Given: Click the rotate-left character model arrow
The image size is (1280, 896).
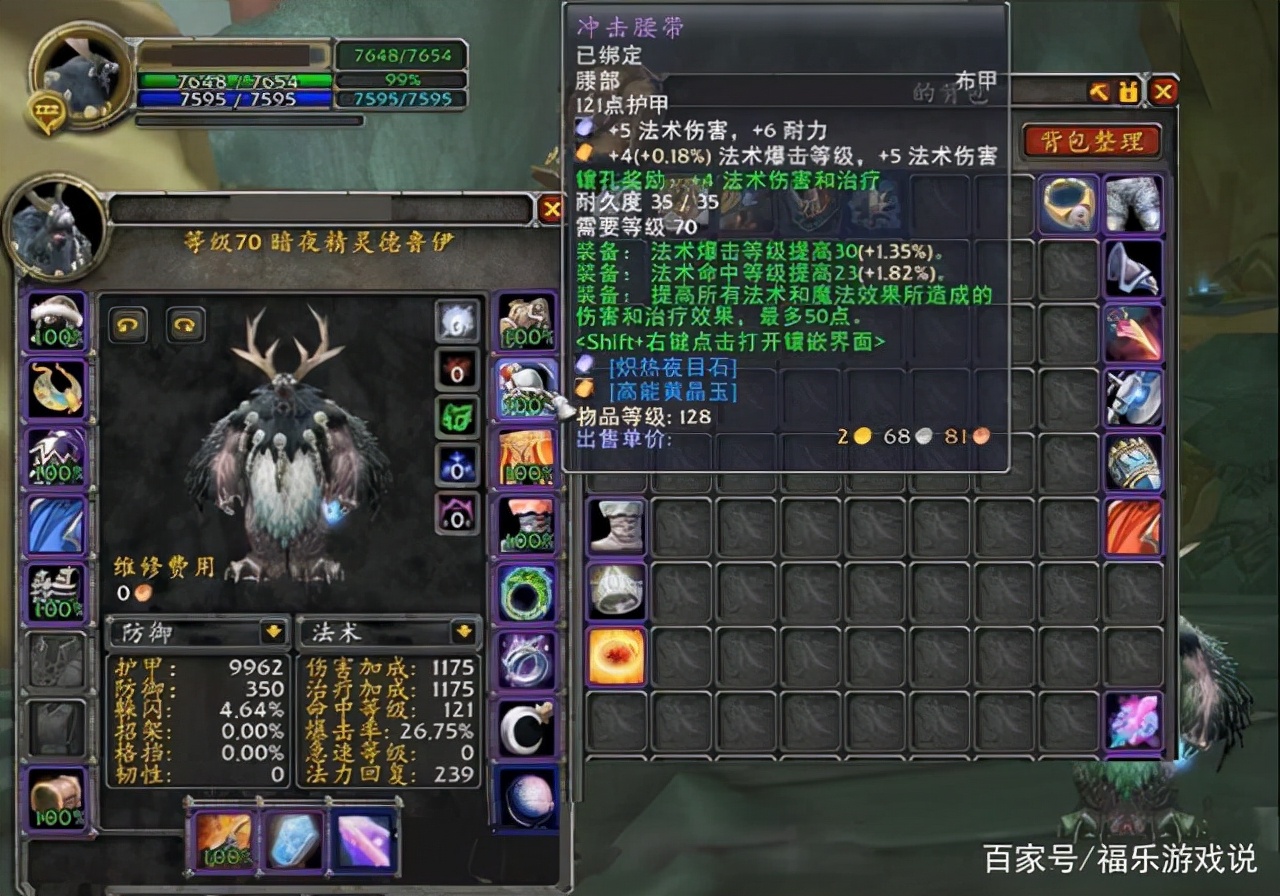Looking at the screenshot, I should coord(127,327).
